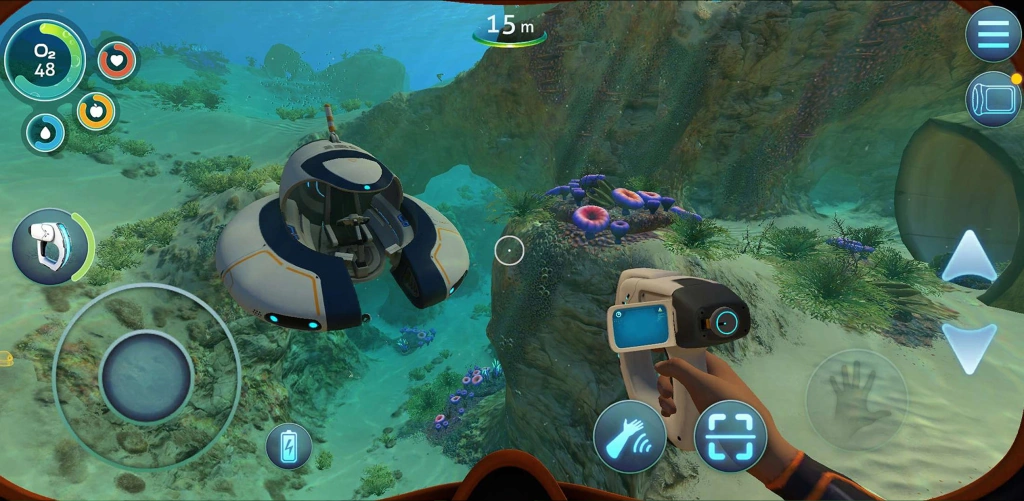The height and width of the screenshot is (501, 1024).
Task: Open the hamburger pause menu
Action: [x=992, y=34]
